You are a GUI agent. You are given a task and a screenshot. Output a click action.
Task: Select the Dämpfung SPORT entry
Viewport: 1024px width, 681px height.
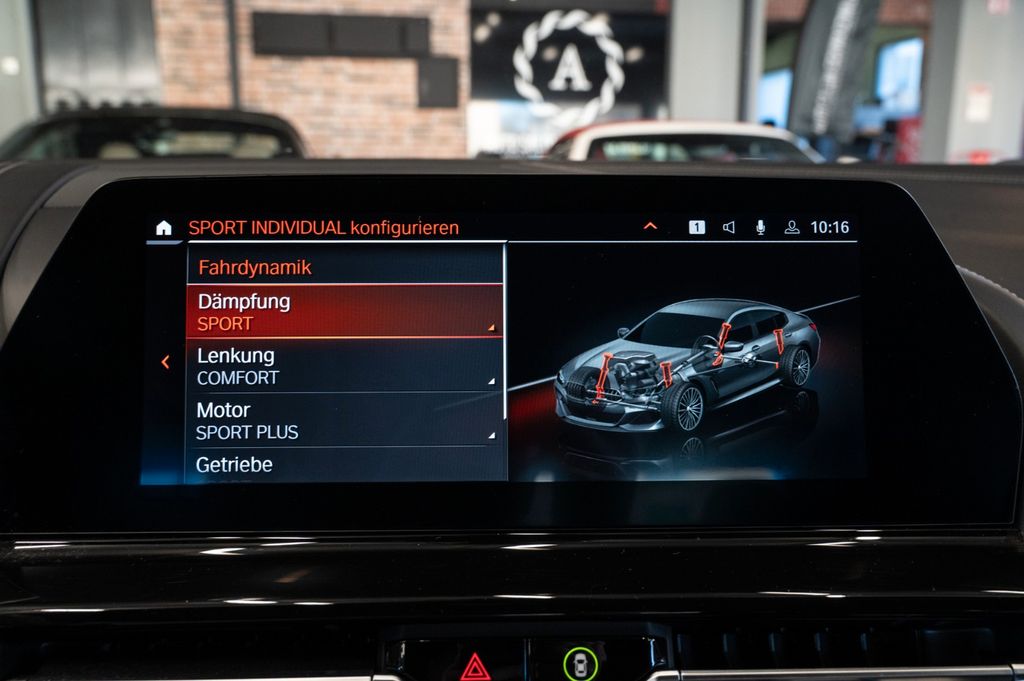click(344, 311)
